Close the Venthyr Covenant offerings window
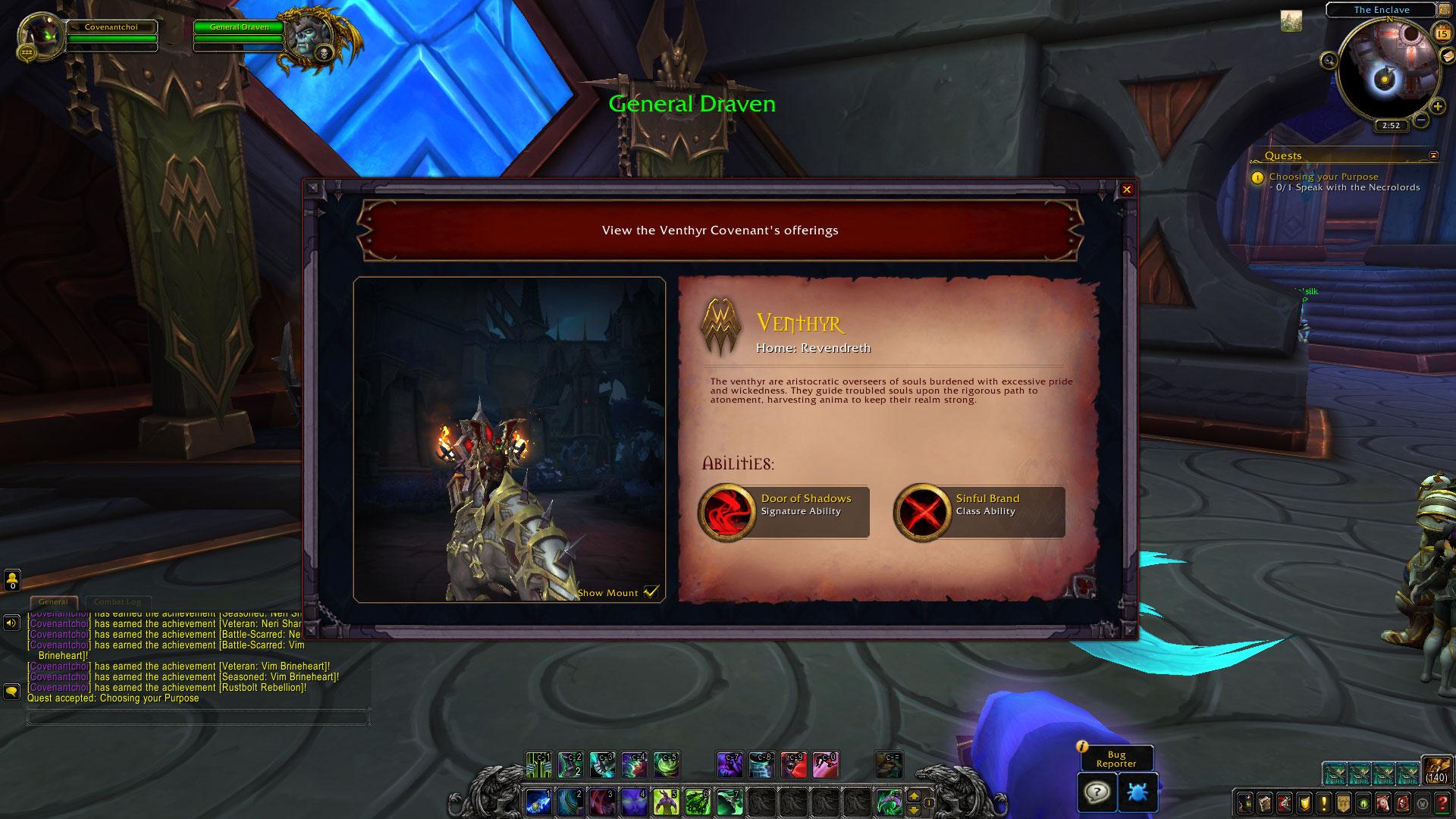The image size is (1456, 819). pos(1127,190)
